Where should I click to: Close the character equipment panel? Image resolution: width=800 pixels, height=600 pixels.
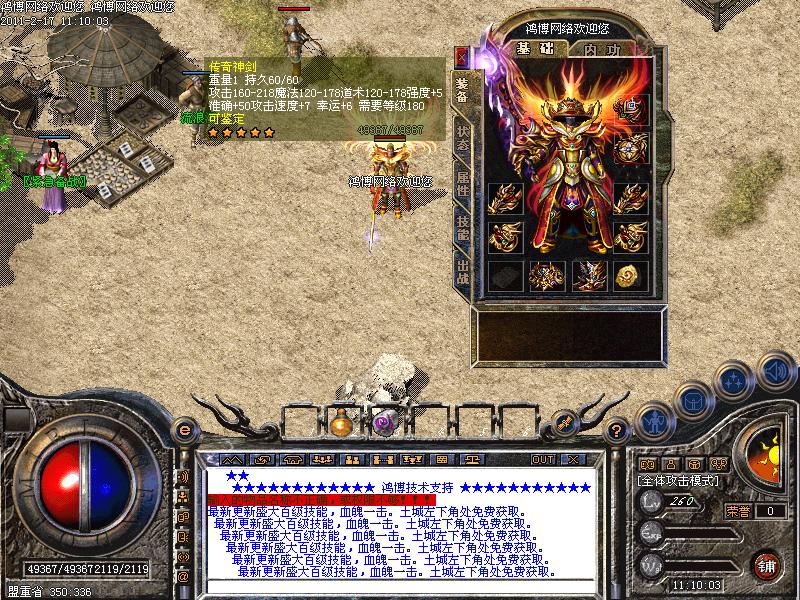tap(462, 56)
